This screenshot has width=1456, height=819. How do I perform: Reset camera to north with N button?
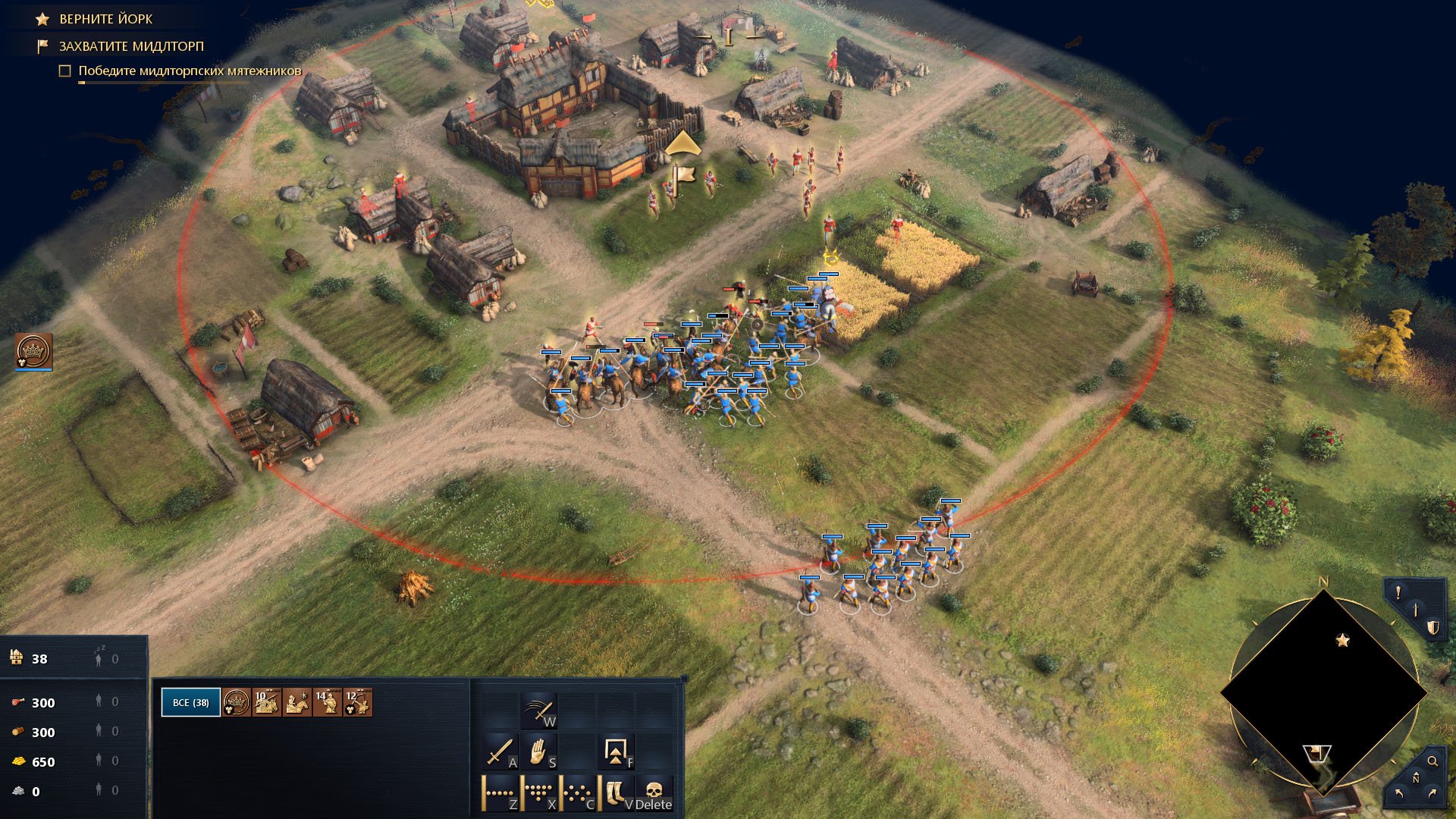1415,779
